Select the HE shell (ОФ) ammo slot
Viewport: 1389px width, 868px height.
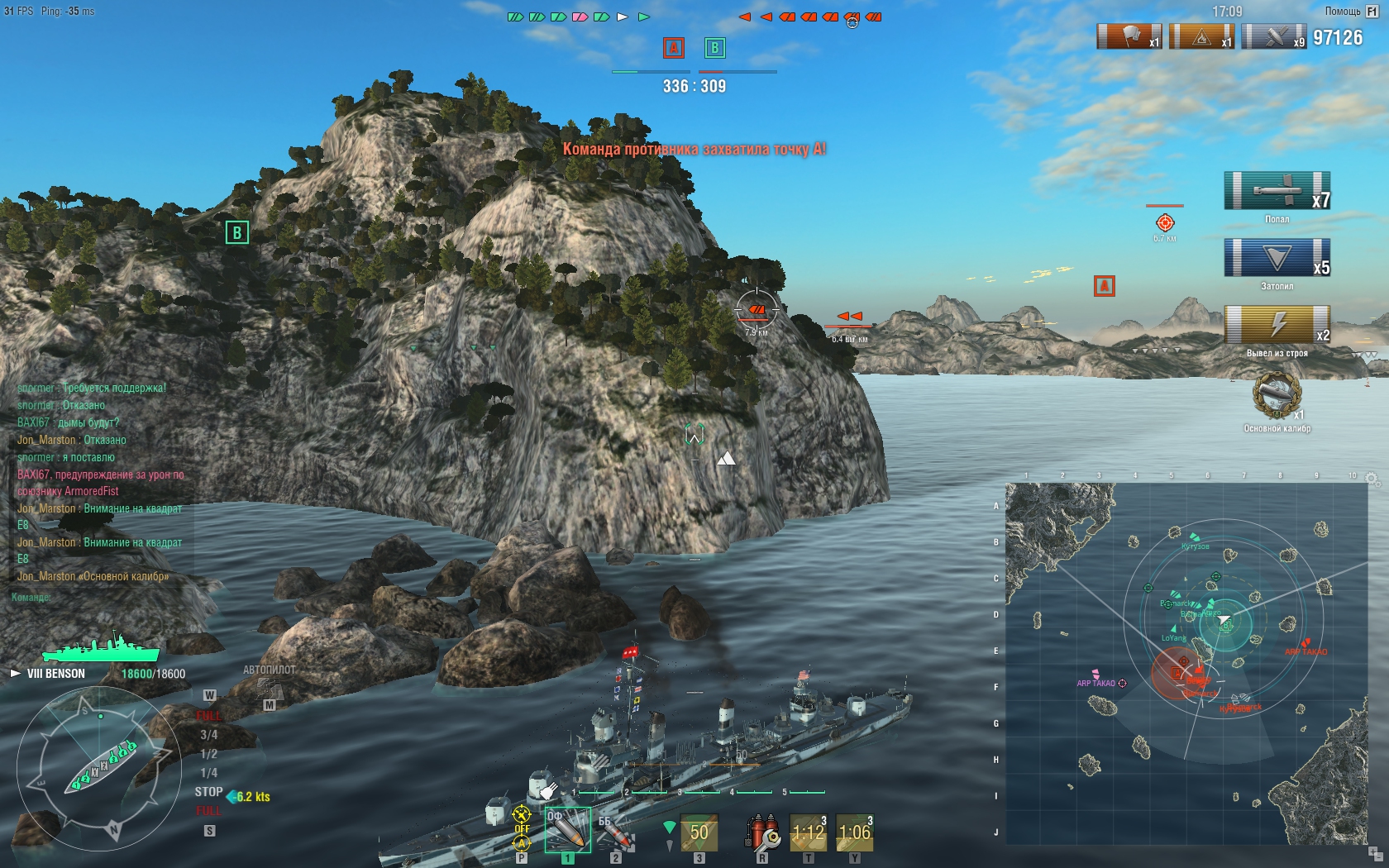point(567,830)
